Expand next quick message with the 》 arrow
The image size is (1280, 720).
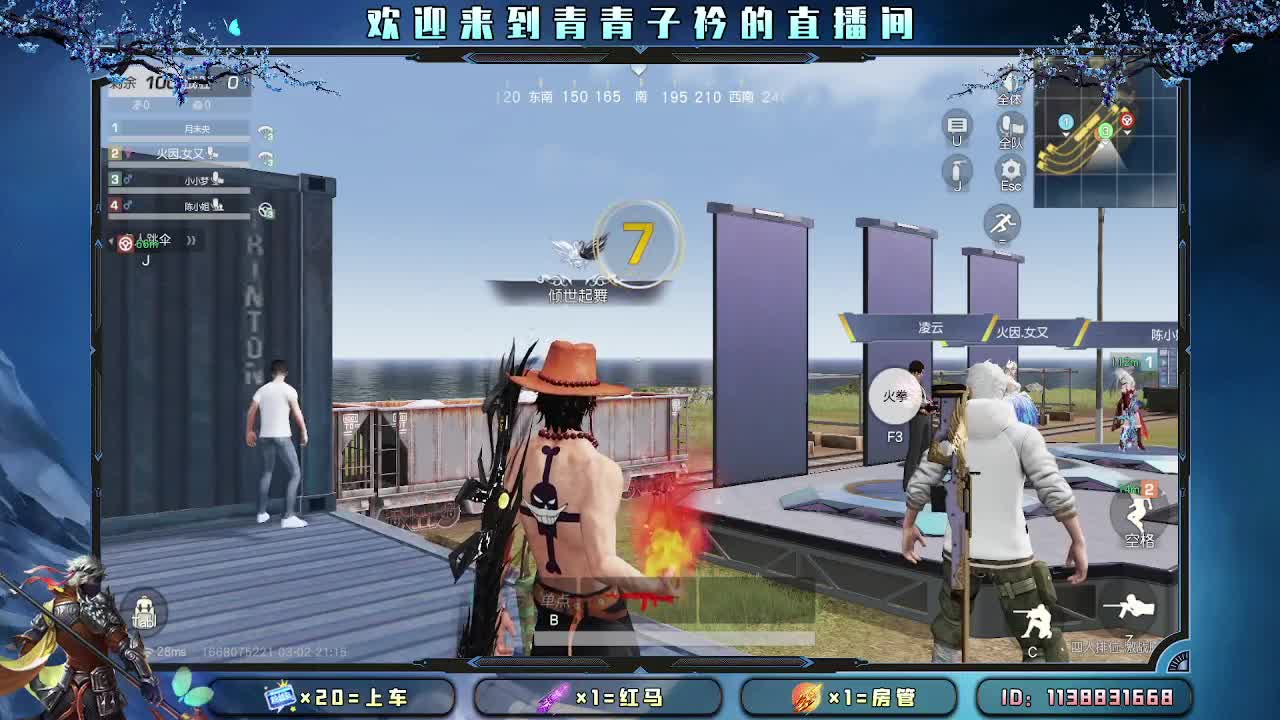(190, 241)
